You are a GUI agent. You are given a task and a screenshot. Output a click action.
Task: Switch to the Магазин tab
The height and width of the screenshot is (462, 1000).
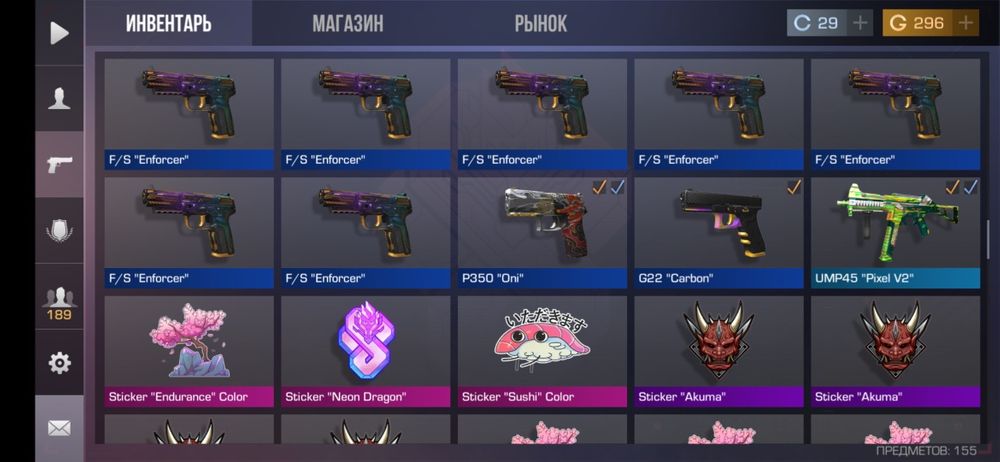(347, 23)
